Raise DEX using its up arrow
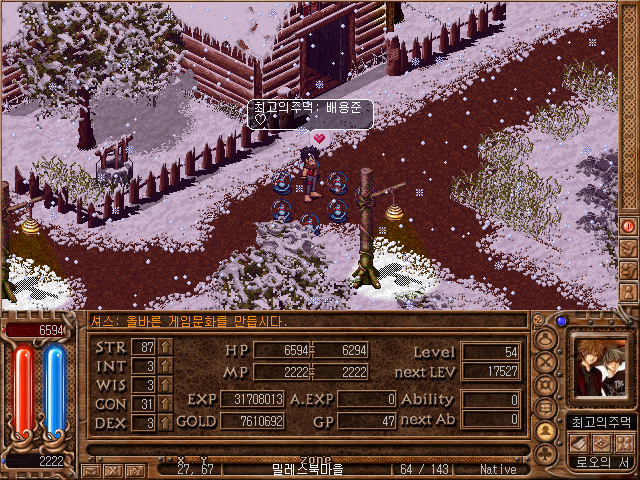The height and width of the screenshot is (480, 640). click(x=165, y=423)
